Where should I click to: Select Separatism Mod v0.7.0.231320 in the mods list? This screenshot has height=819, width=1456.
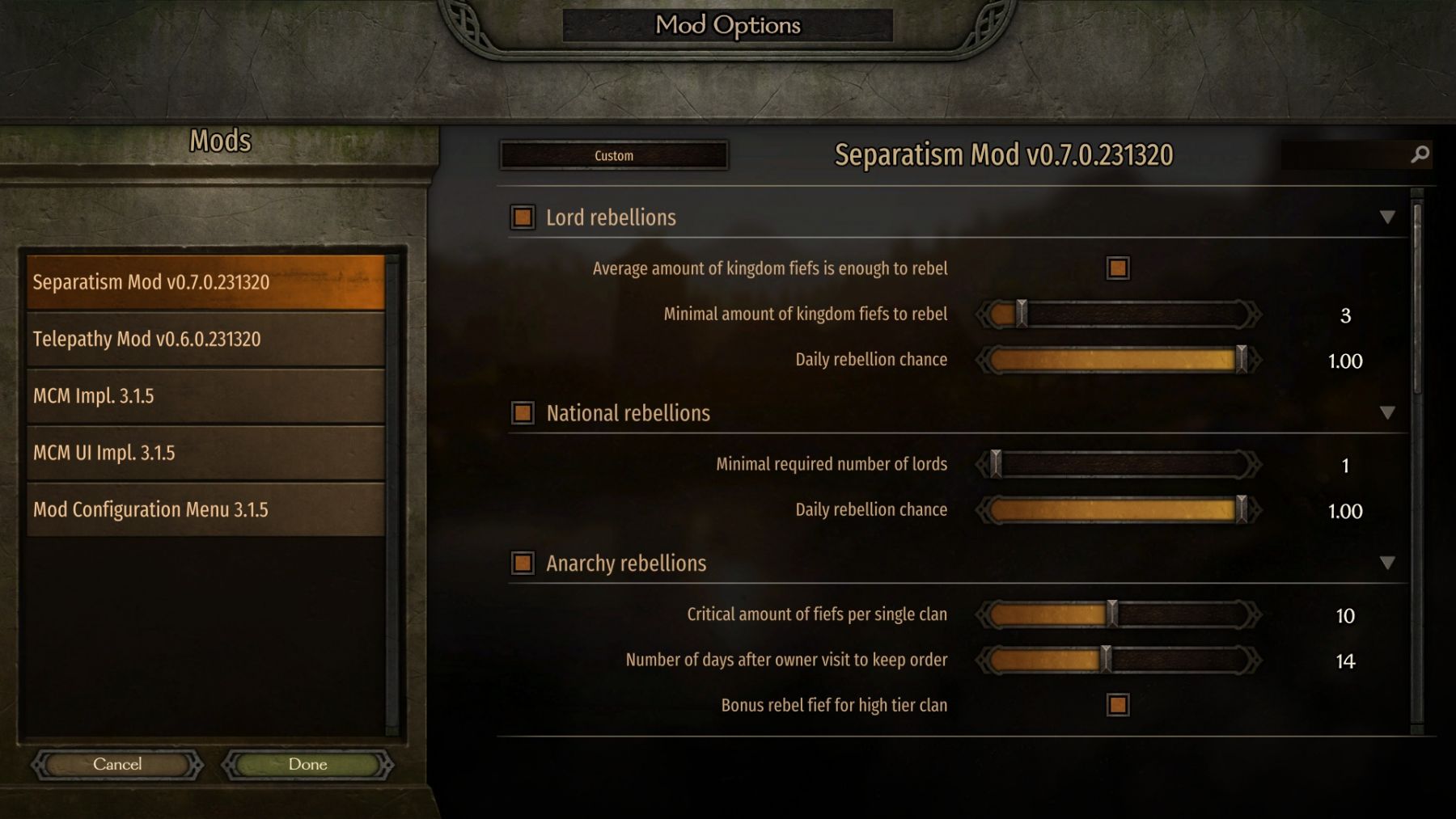click(x=205, y=282)
